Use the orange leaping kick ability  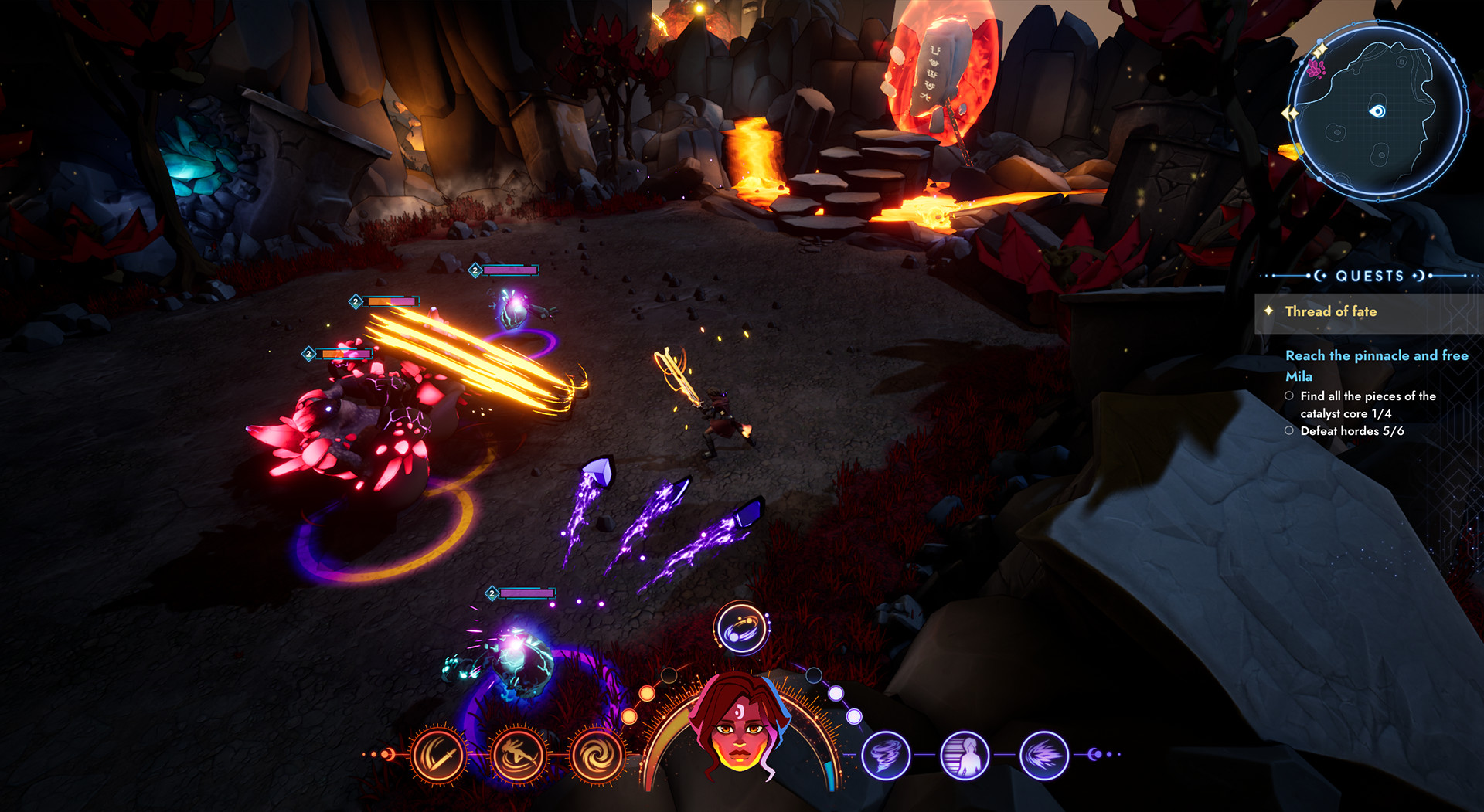pyautogui.click(x=517, y=755)
